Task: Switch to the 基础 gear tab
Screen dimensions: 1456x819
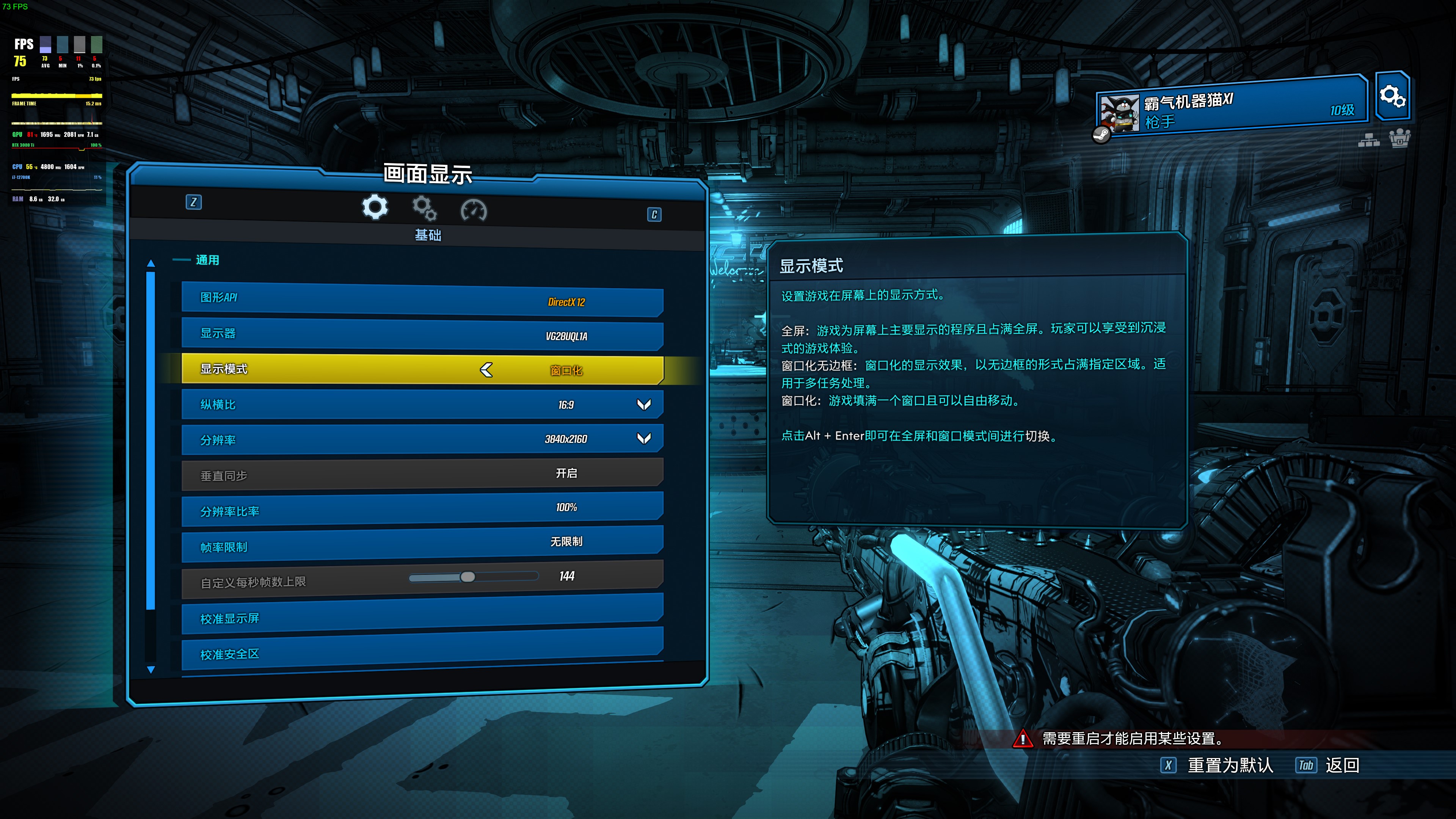Action: pyautogui.click(x=375, y=207)
